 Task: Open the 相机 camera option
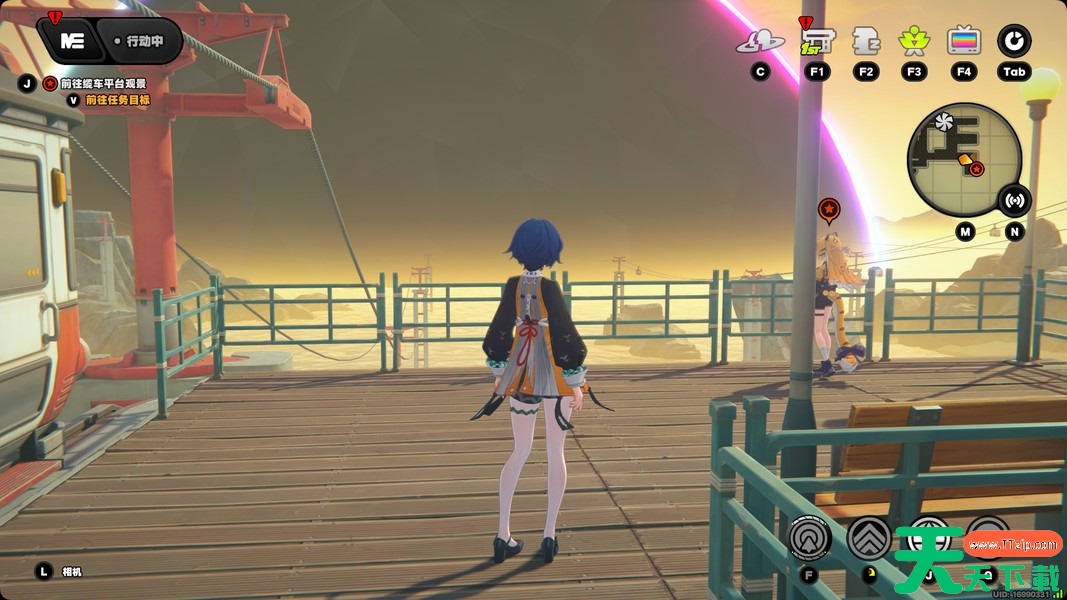coord(71,572)
